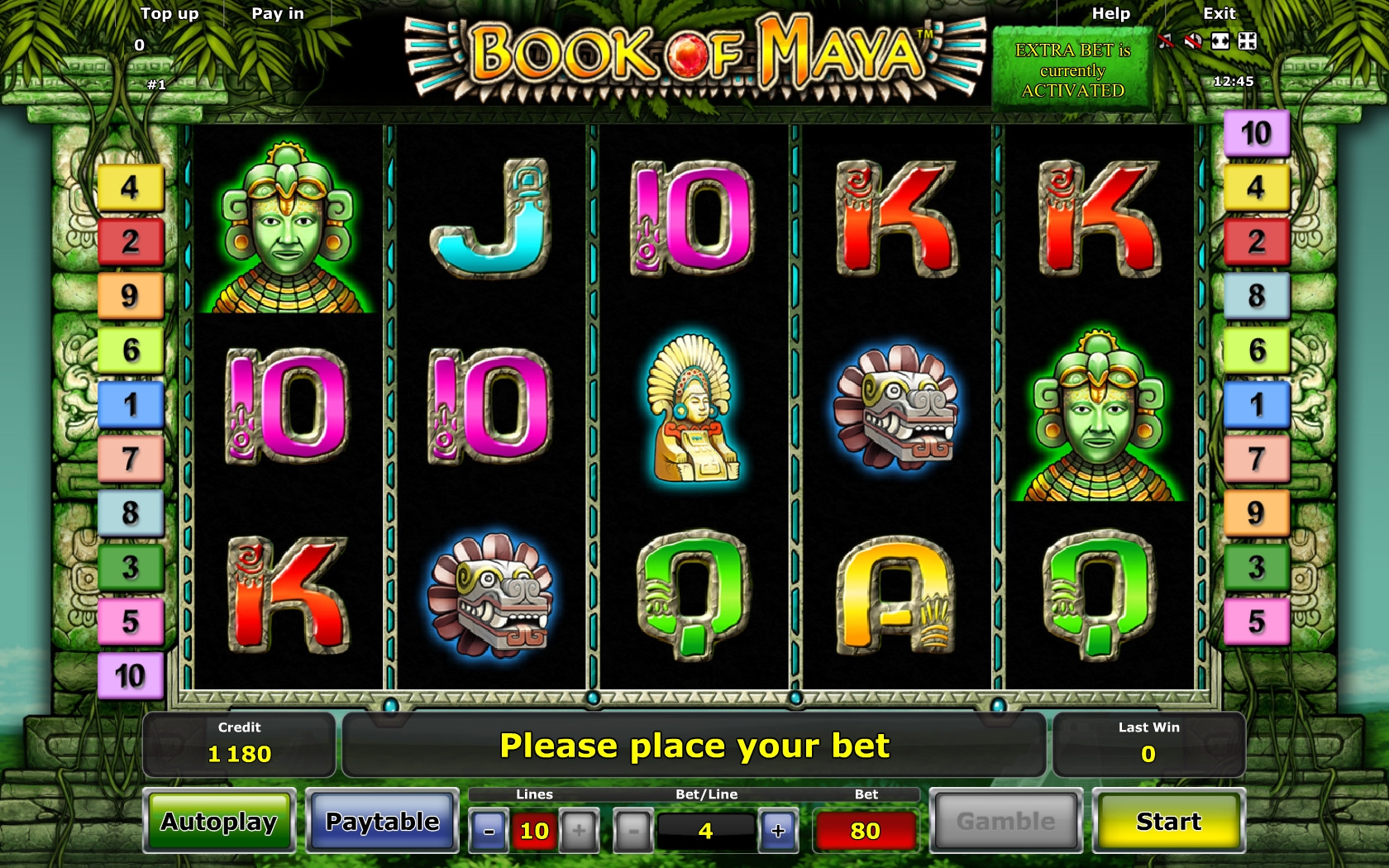1389x868 pixels.
Task: Show the Paytable
Action: point(382,821)
